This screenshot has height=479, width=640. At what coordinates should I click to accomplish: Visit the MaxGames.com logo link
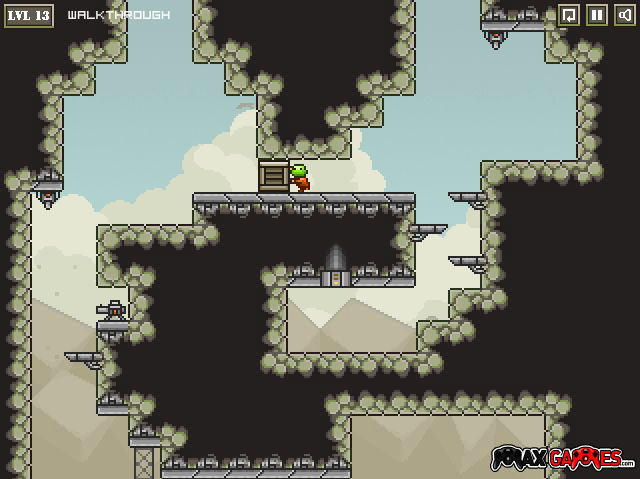pos(562,459)
